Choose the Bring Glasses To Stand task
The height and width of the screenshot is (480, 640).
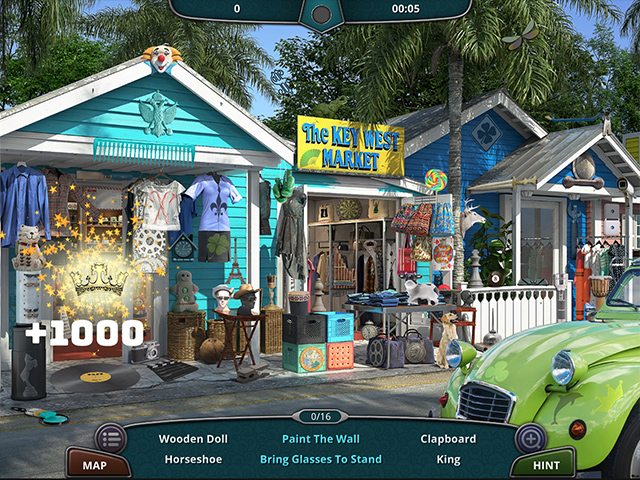tap(320, 459)
